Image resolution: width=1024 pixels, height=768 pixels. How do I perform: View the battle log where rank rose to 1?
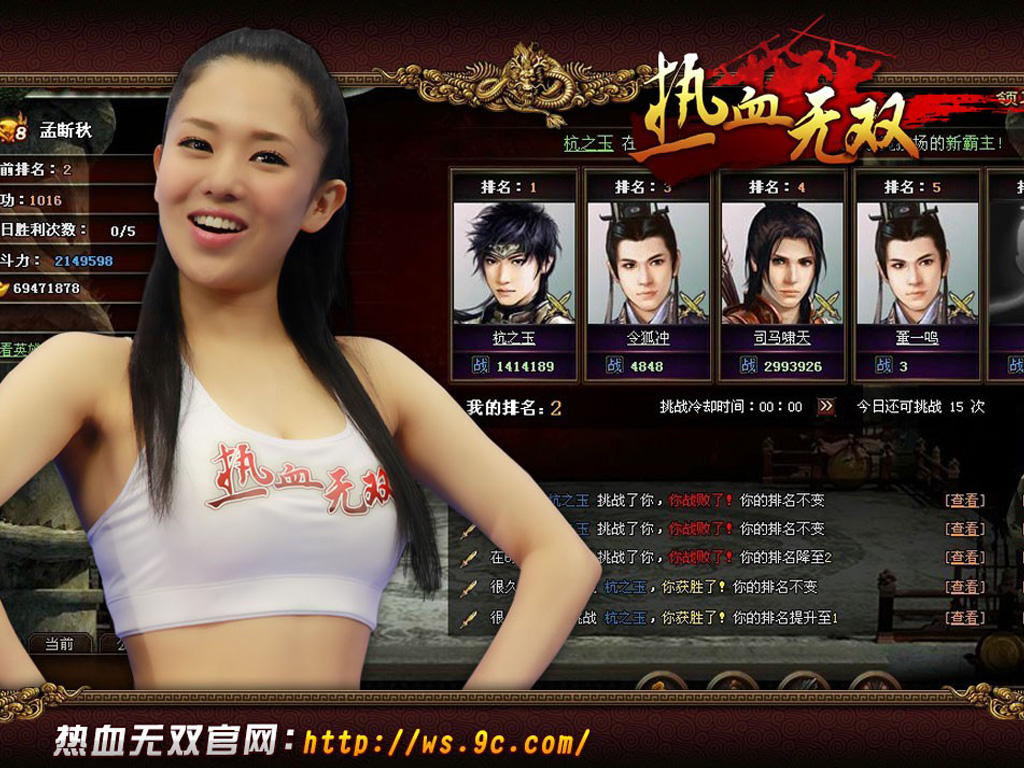pyautogui.click(x=965, y=618)
